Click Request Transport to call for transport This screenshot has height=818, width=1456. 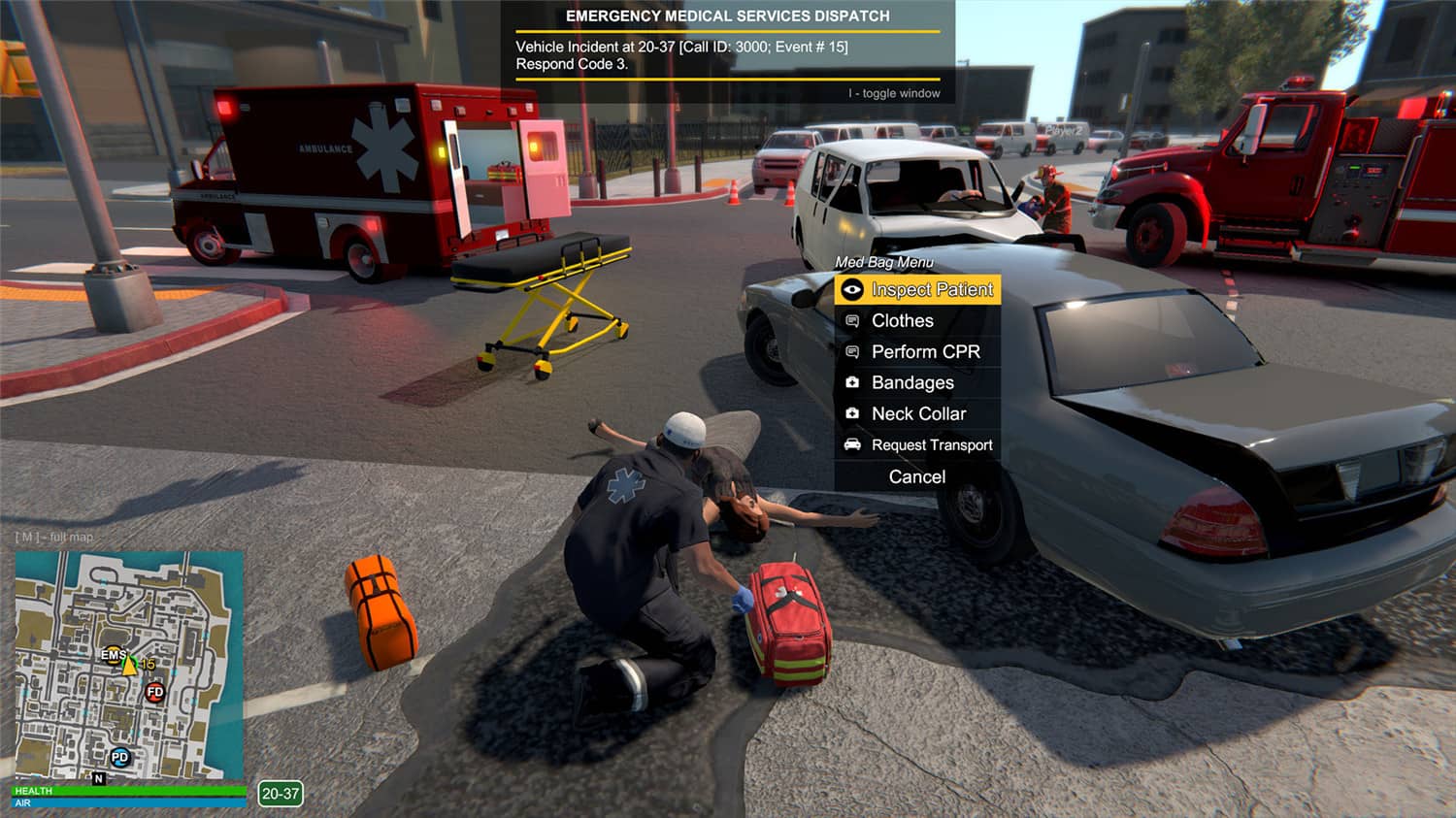(x=932, y=444)
